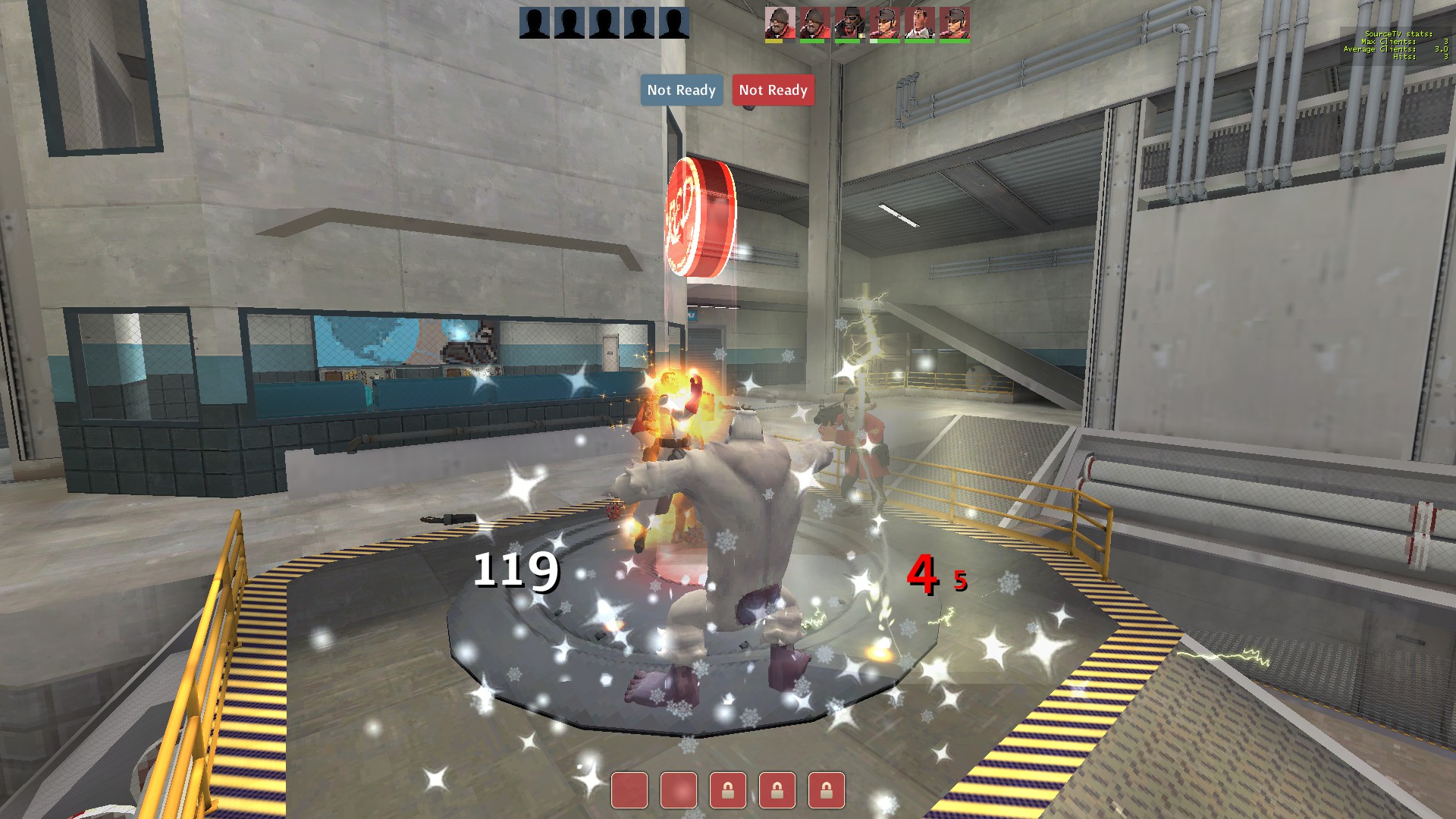Choose the red Medic player portrait
1456x819 pixels.
(919, 24)
